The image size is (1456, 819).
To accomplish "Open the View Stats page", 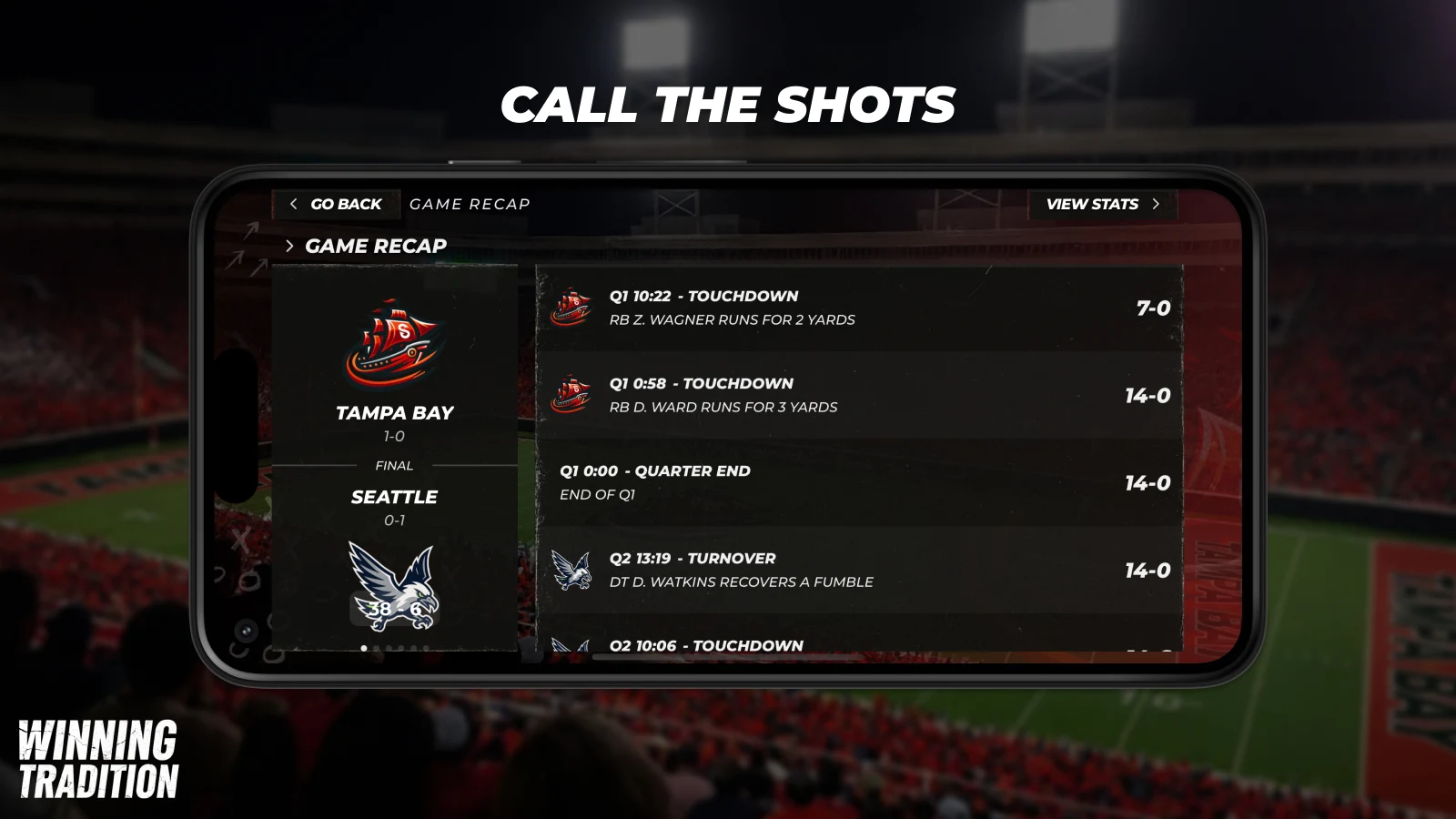I will [1102, 204].
